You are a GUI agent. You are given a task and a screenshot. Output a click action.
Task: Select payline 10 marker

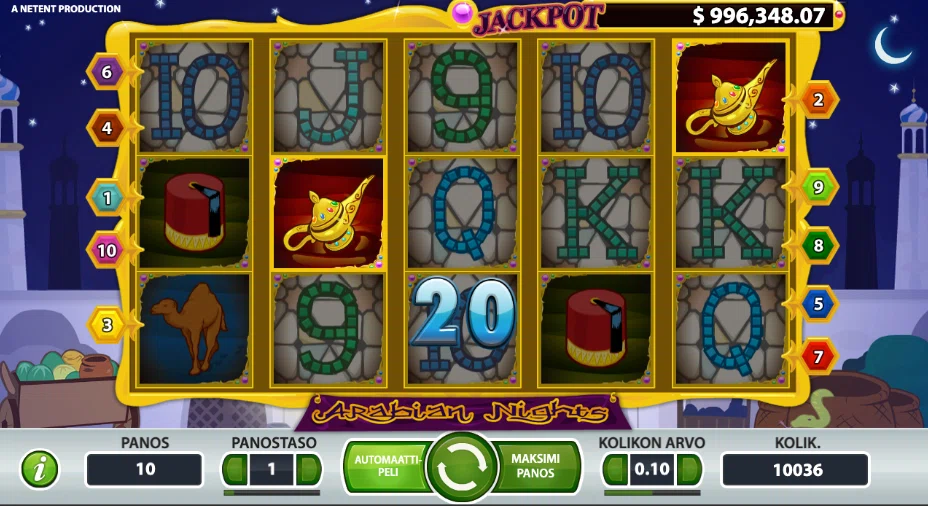[106, 250]
